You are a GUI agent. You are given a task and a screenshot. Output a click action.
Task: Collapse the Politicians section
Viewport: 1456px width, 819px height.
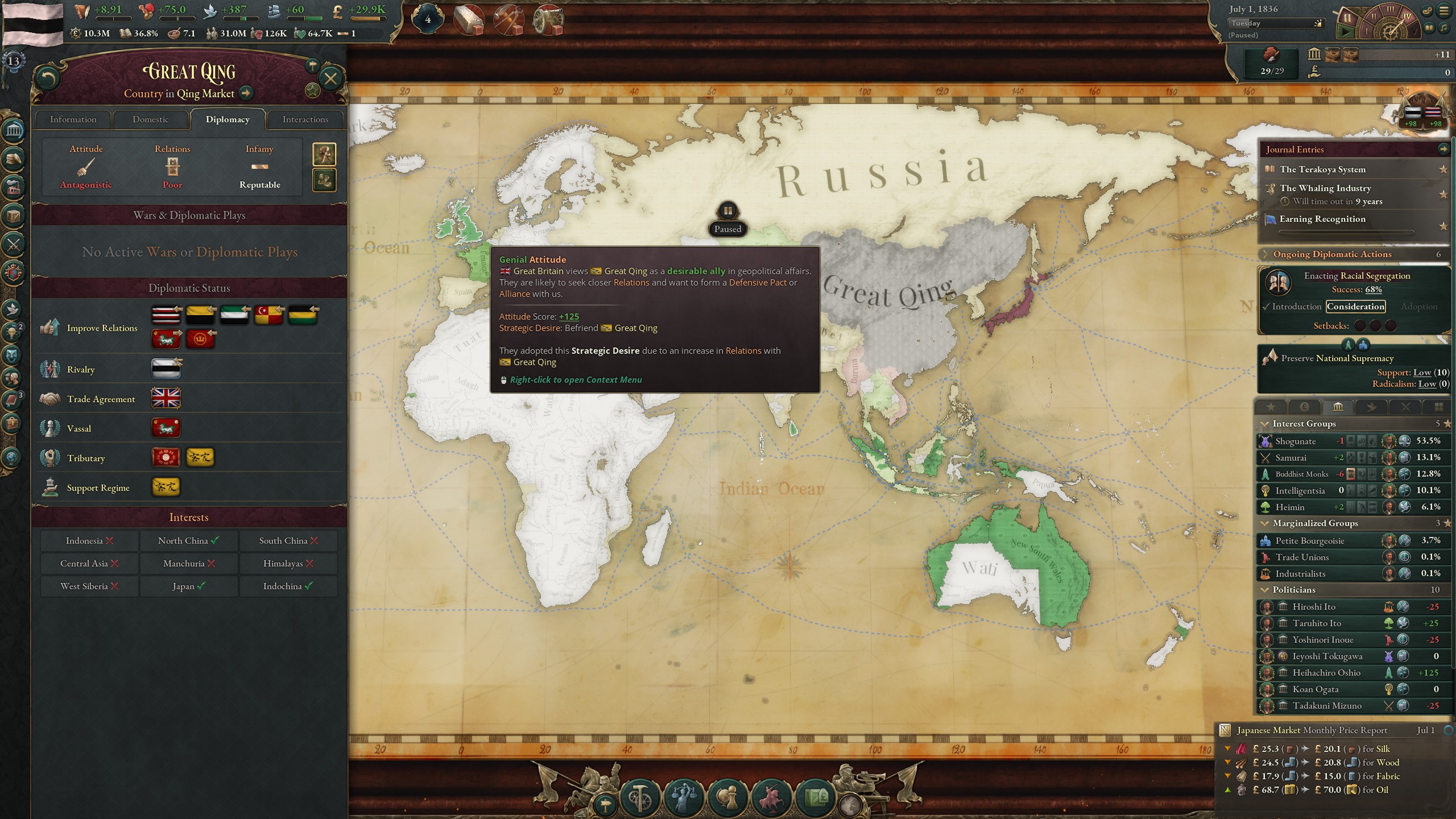click(1265, 590)
